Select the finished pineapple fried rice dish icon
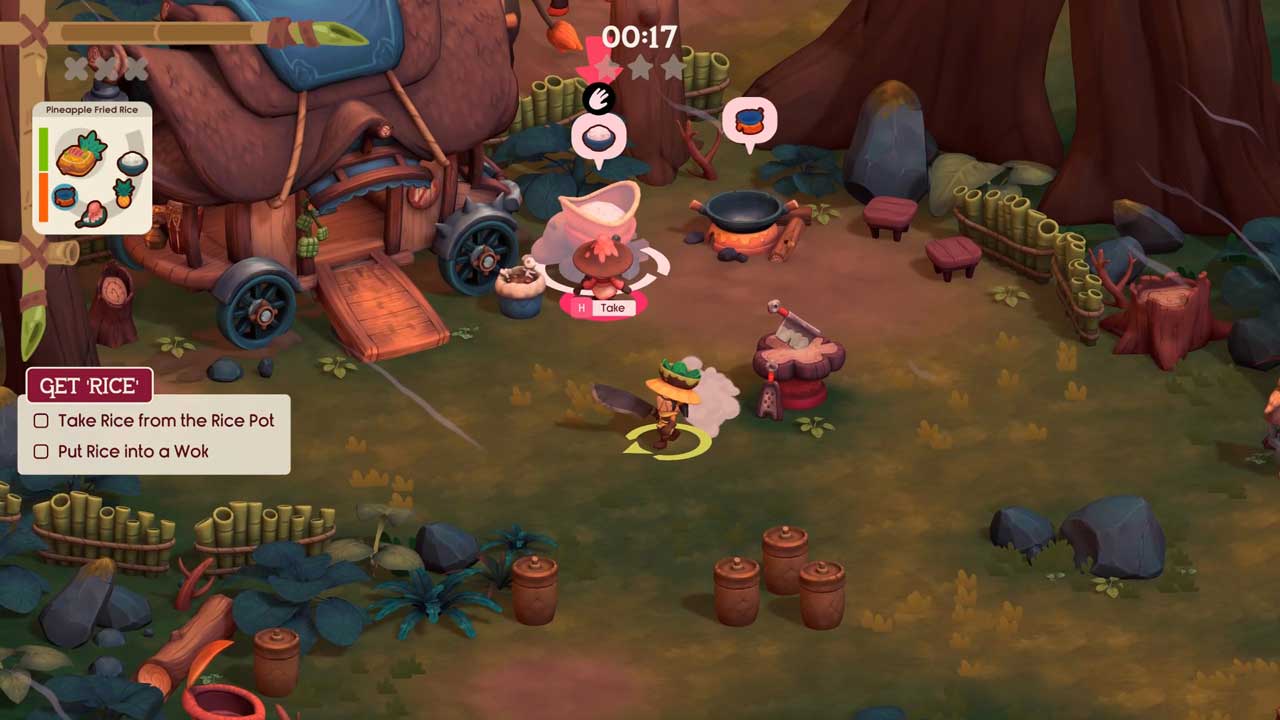The image size is (1280, 720). tap(79, 154)
